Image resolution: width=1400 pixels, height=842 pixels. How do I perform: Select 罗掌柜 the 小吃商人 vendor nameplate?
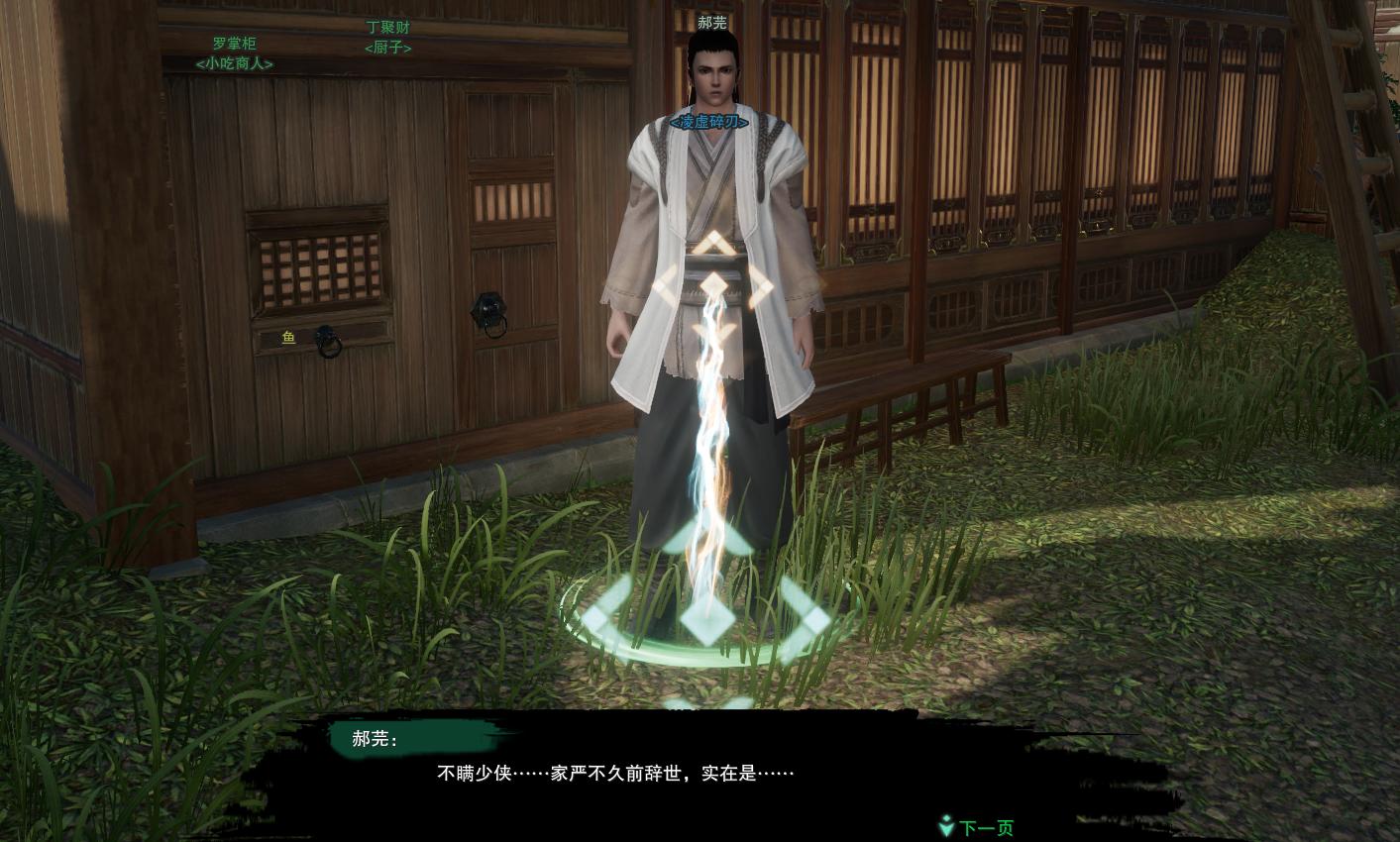[235, 54]
